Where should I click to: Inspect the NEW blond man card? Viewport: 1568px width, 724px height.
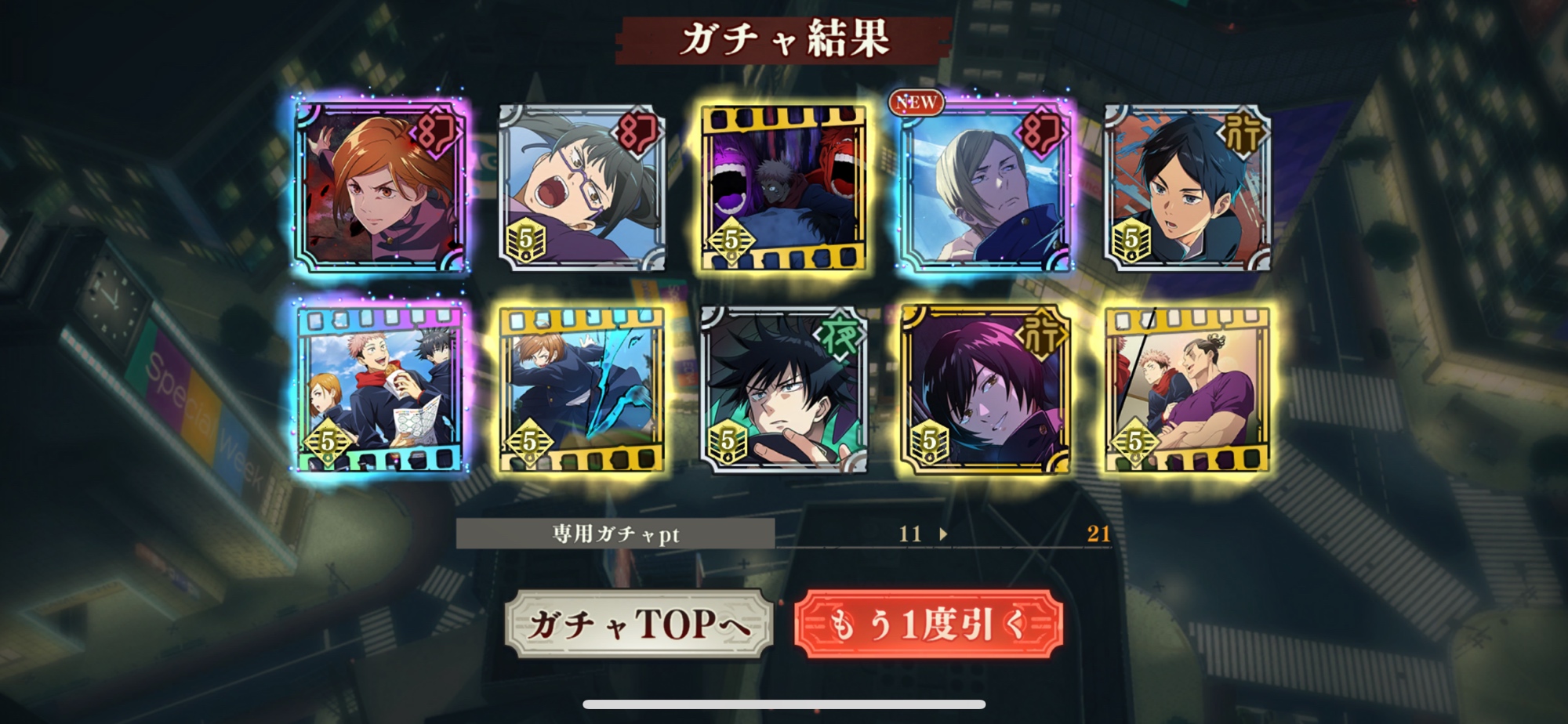[x=985, y=186]
